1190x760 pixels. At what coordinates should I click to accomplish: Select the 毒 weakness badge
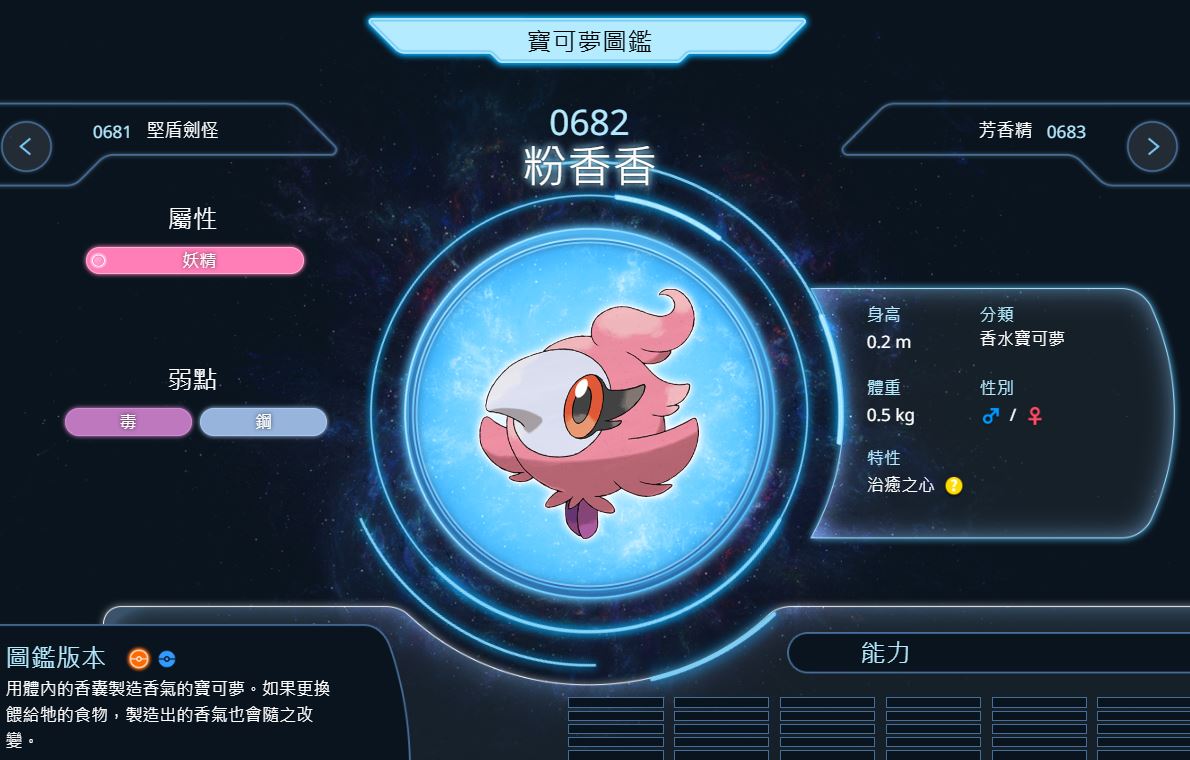(x=128, y=422)
